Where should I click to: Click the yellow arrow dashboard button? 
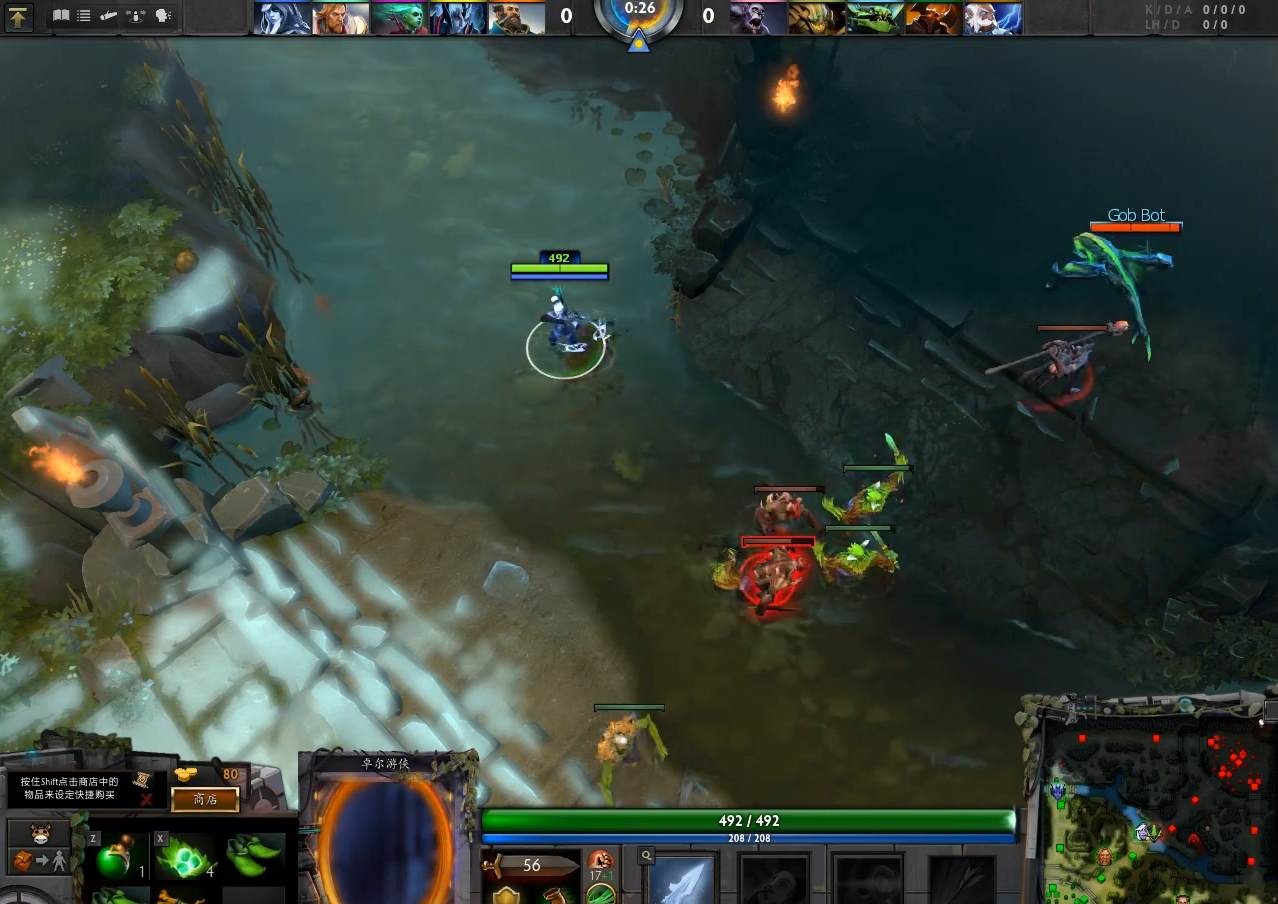coord(19,16)
